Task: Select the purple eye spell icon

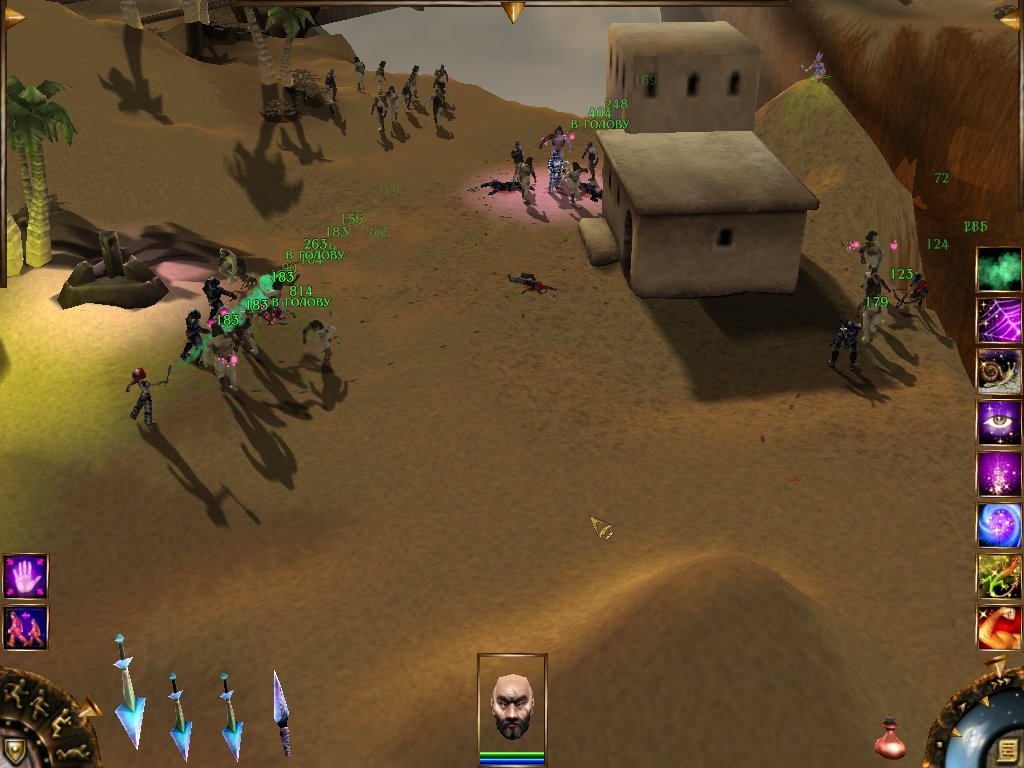Action: pos(999,422)
